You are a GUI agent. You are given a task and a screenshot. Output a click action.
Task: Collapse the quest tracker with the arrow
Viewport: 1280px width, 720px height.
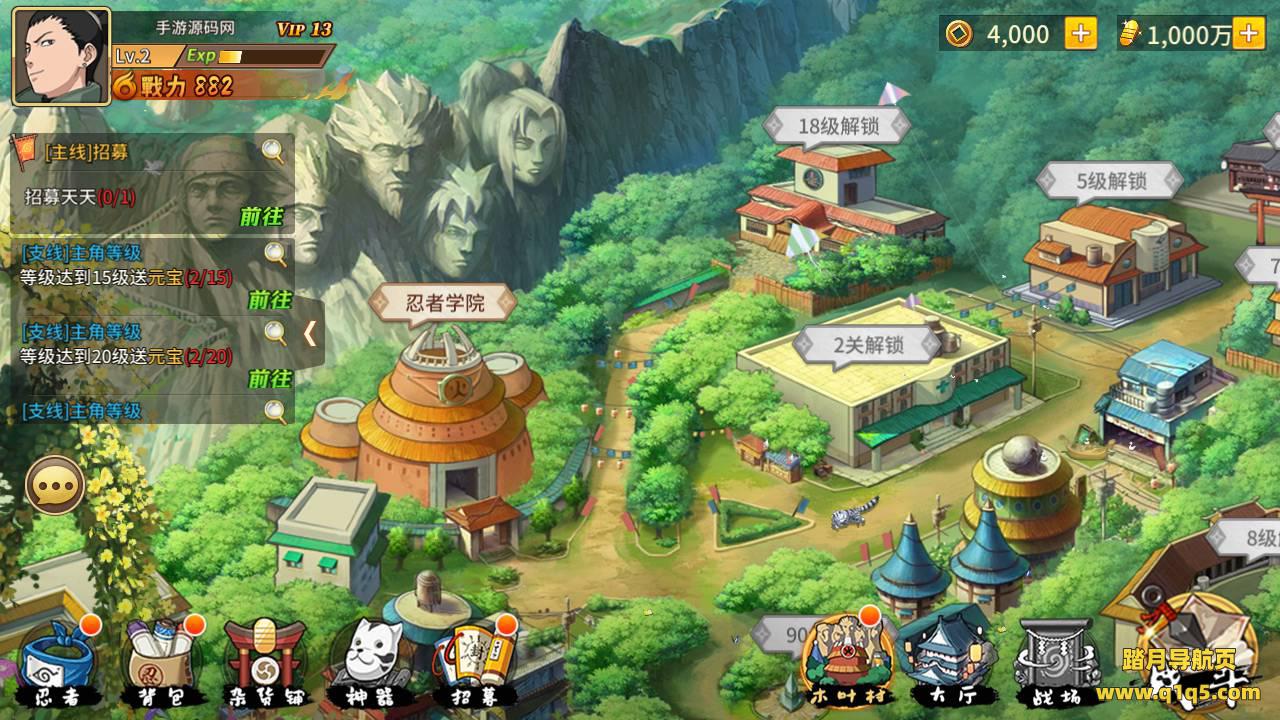pyautogui.click(x=310, y=333)
